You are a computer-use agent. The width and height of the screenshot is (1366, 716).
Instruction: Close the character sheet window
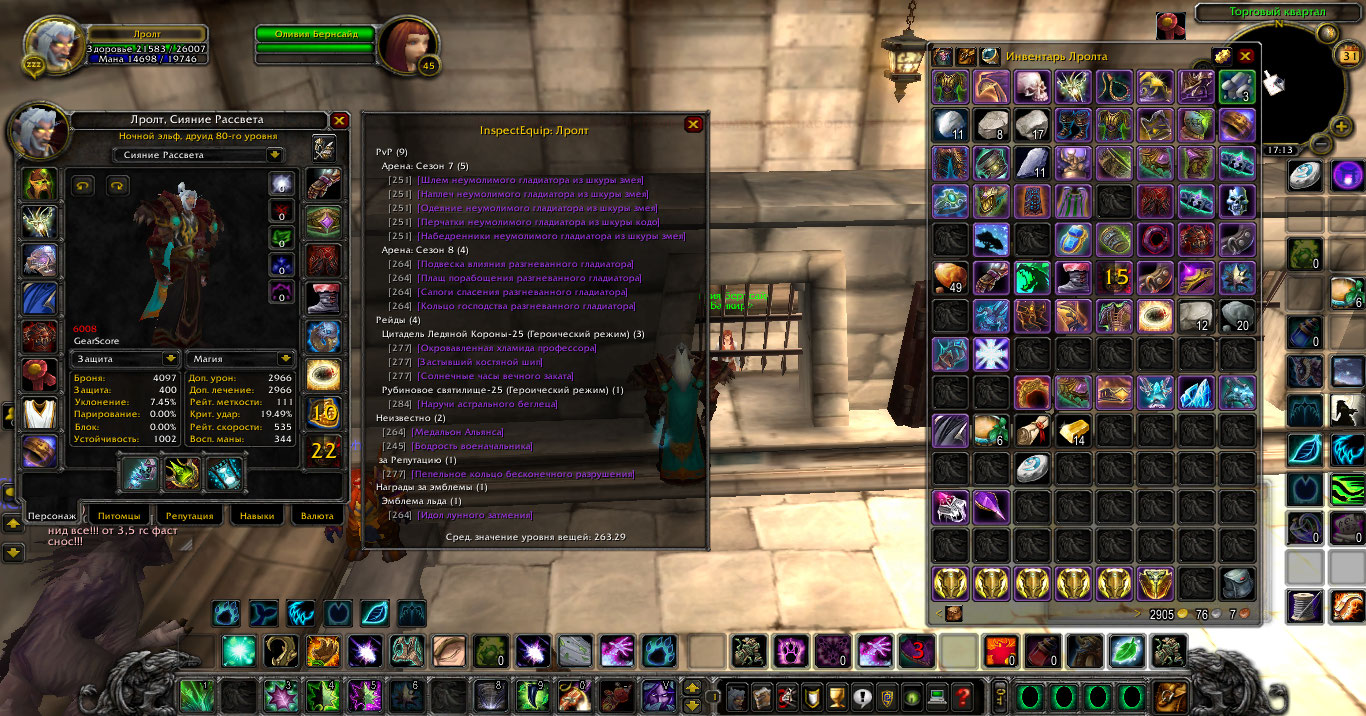tap(339, 120)
